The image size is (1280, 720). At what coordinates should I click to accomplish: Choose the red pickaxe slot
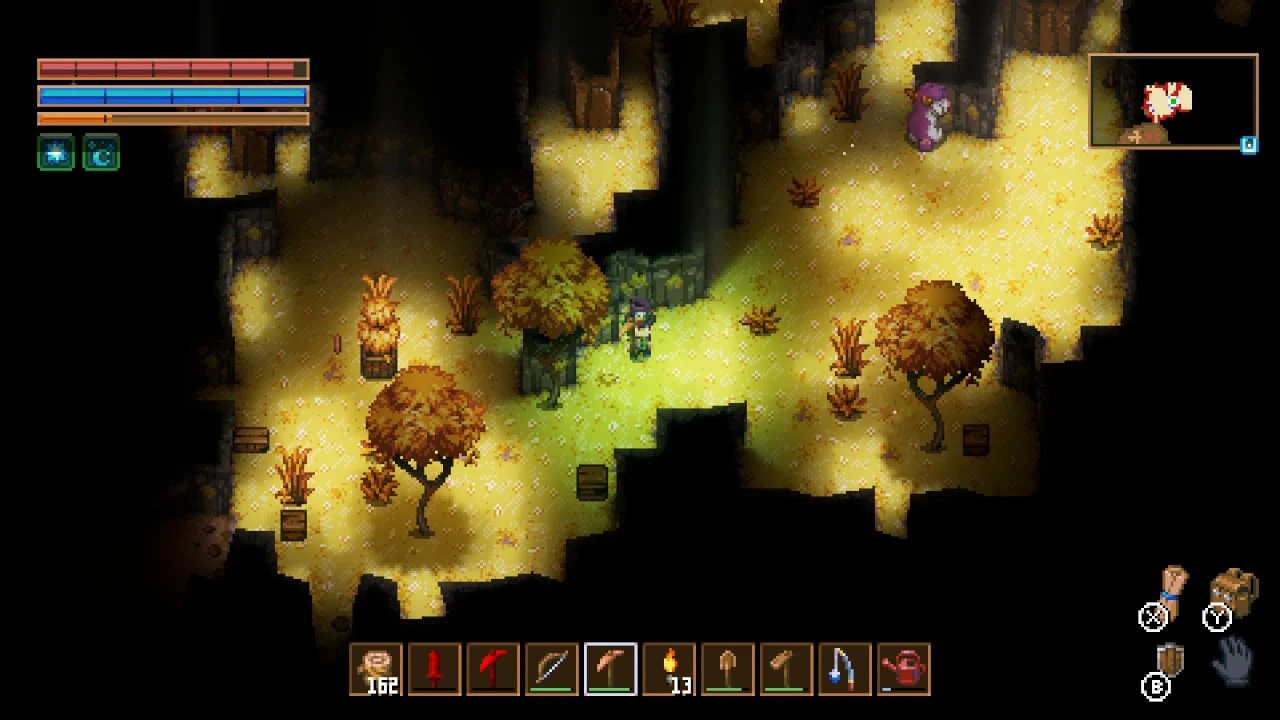coord(493,669)
